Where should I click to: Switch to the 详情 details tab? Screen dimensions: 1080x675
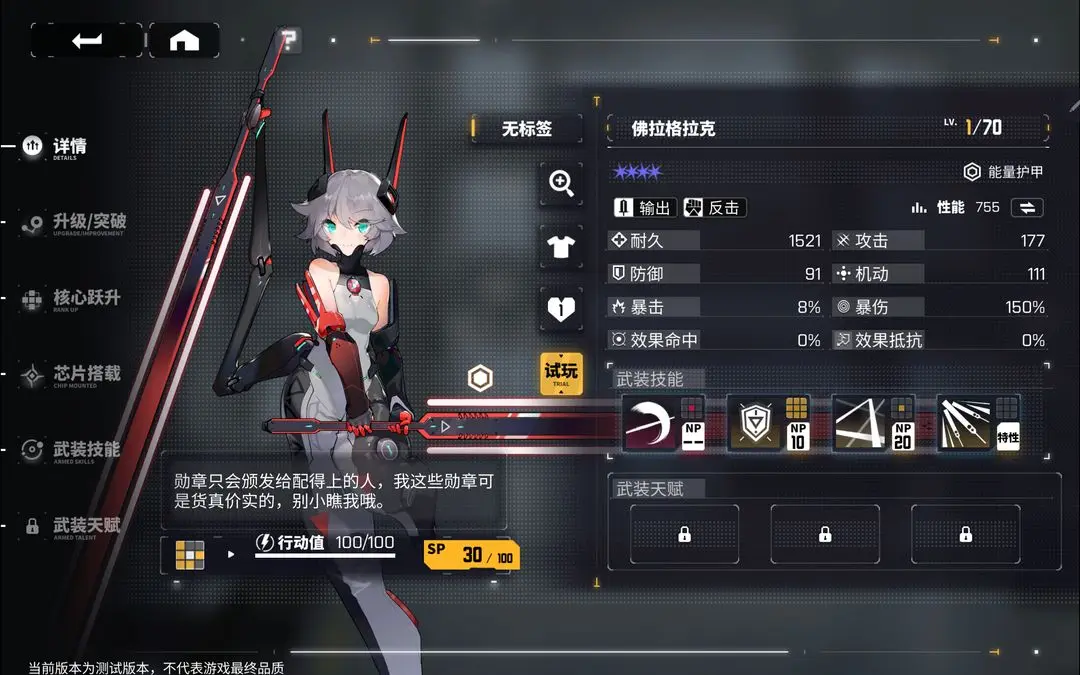pyautogui.click(x=69, y=146)
